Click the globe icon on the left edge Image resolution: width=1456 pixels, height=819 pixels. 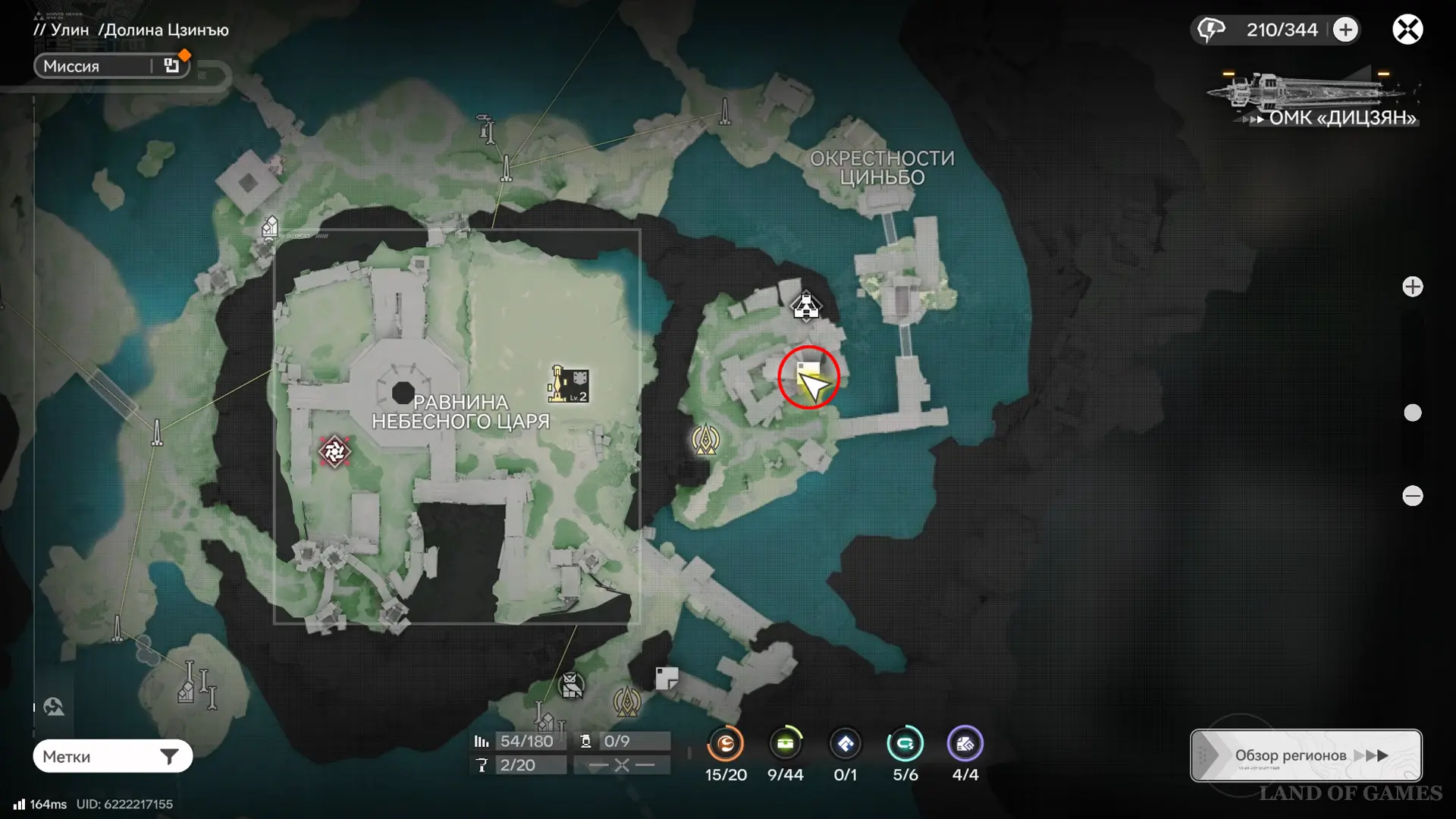click(54, 707)
